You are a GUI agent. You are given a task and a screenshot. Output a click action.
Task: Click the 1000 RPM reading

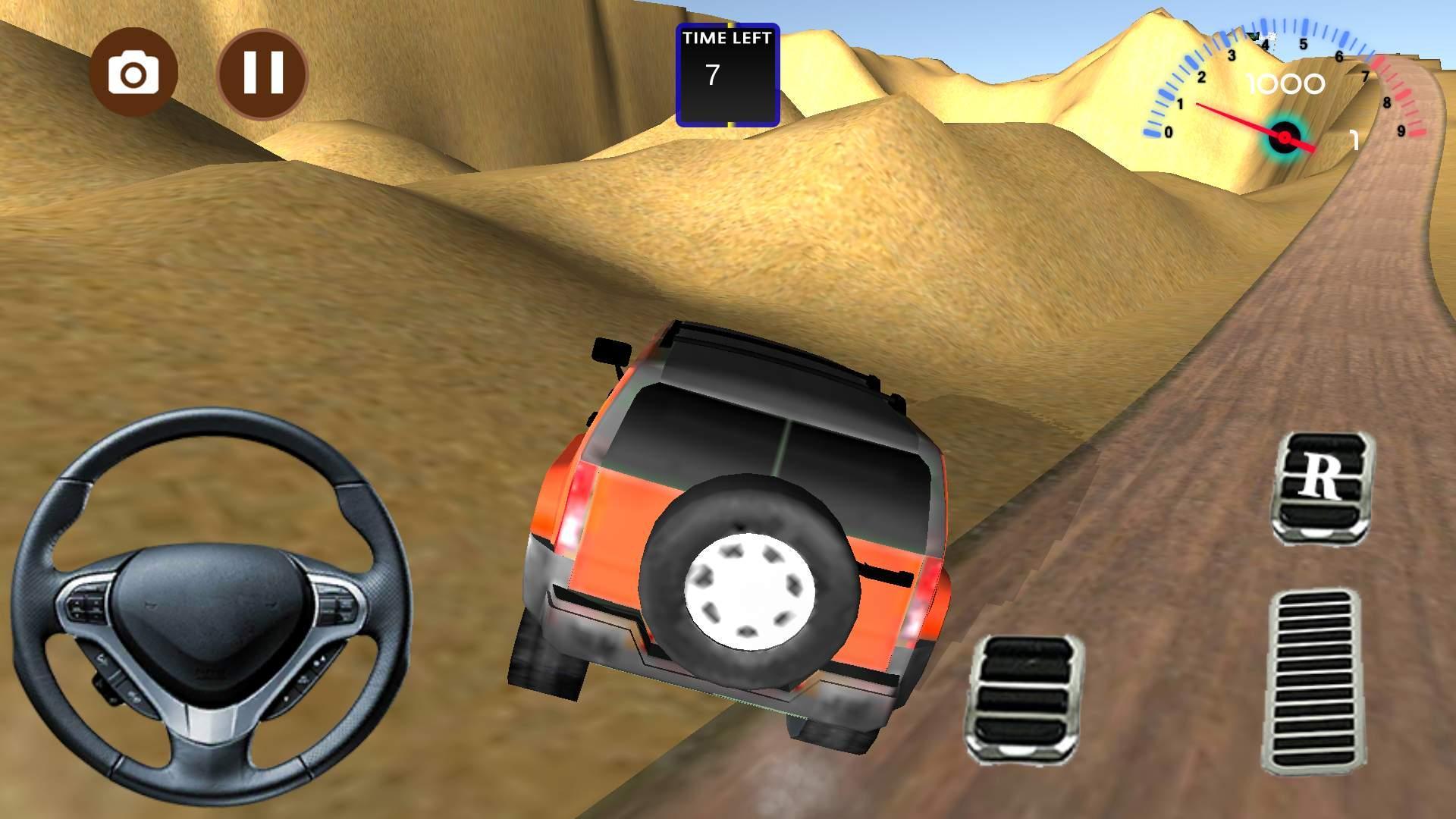coord(1286,83)
